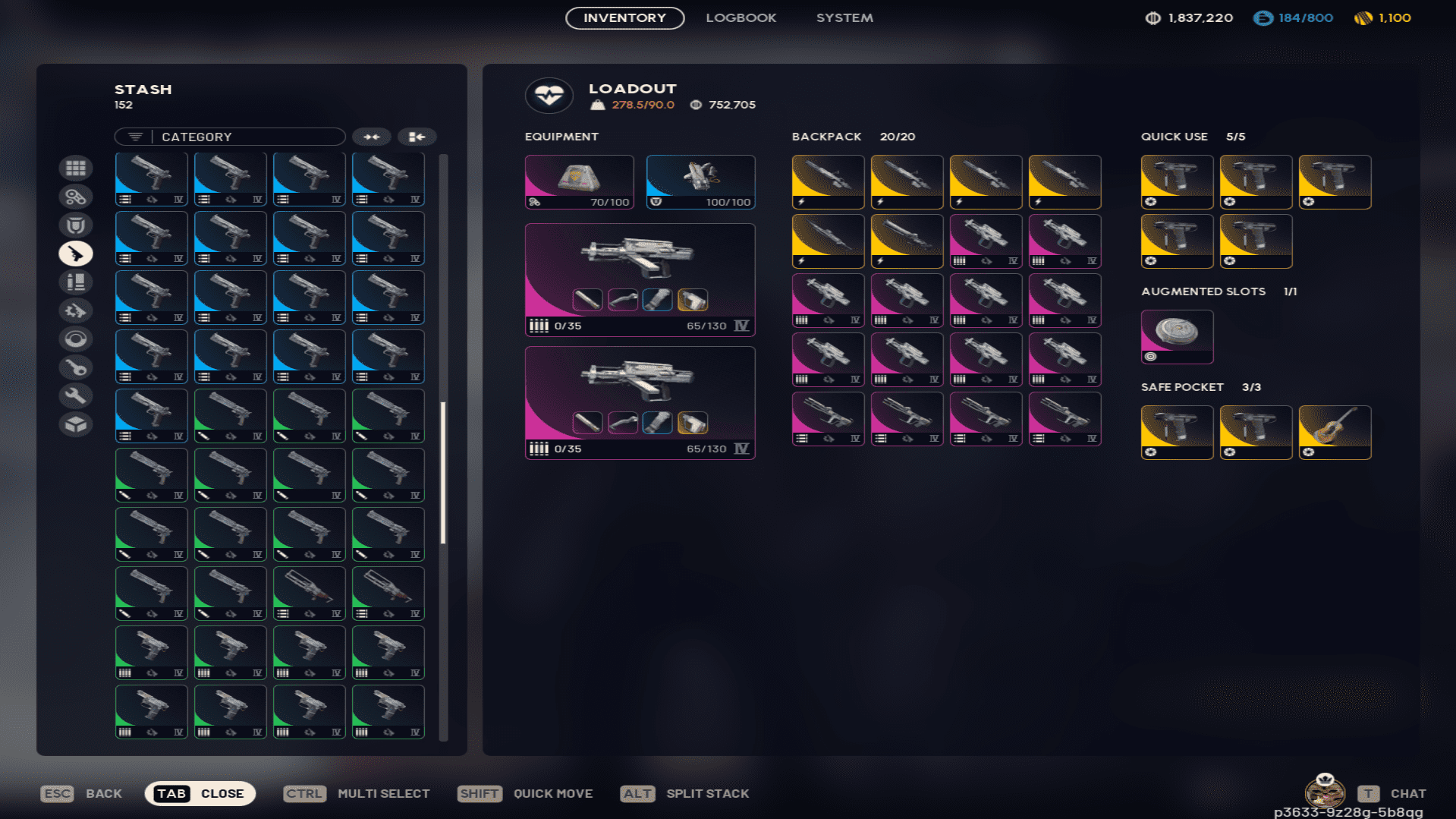
Task: Switch to the Logbook tab
Action: click(x=741, y=17)
